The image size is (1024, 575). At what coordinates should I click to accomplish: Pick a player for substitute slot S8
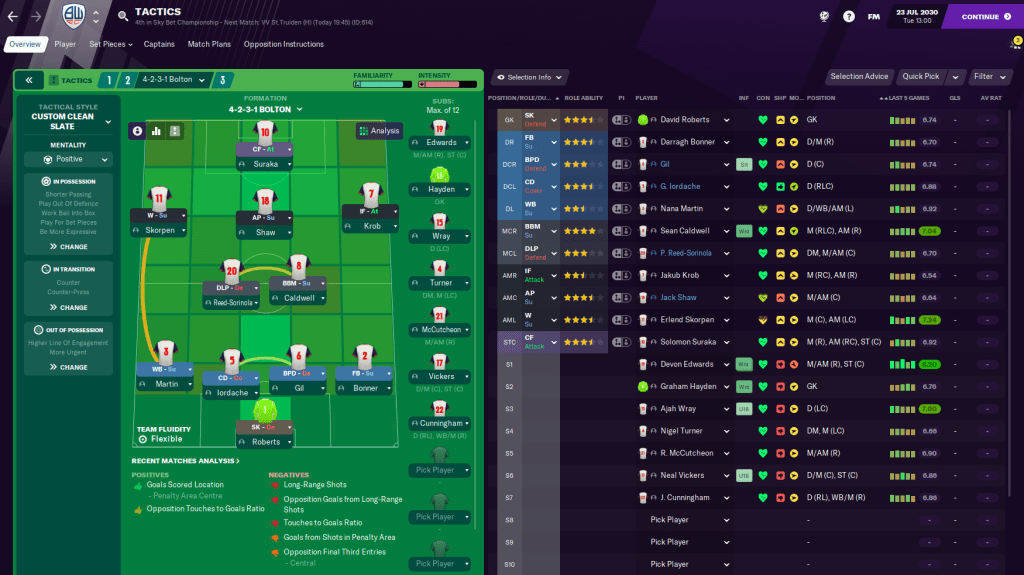(x=689, y=520)
